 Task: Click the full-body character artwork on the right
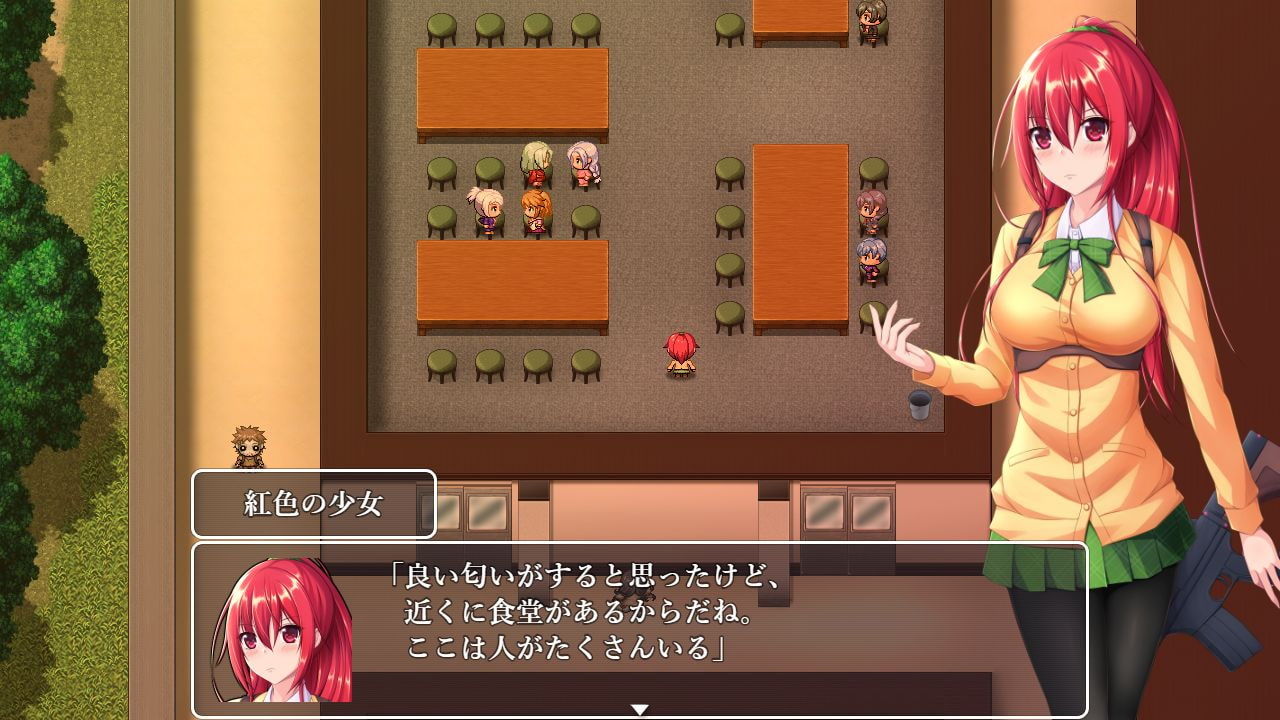(1080, 350)
